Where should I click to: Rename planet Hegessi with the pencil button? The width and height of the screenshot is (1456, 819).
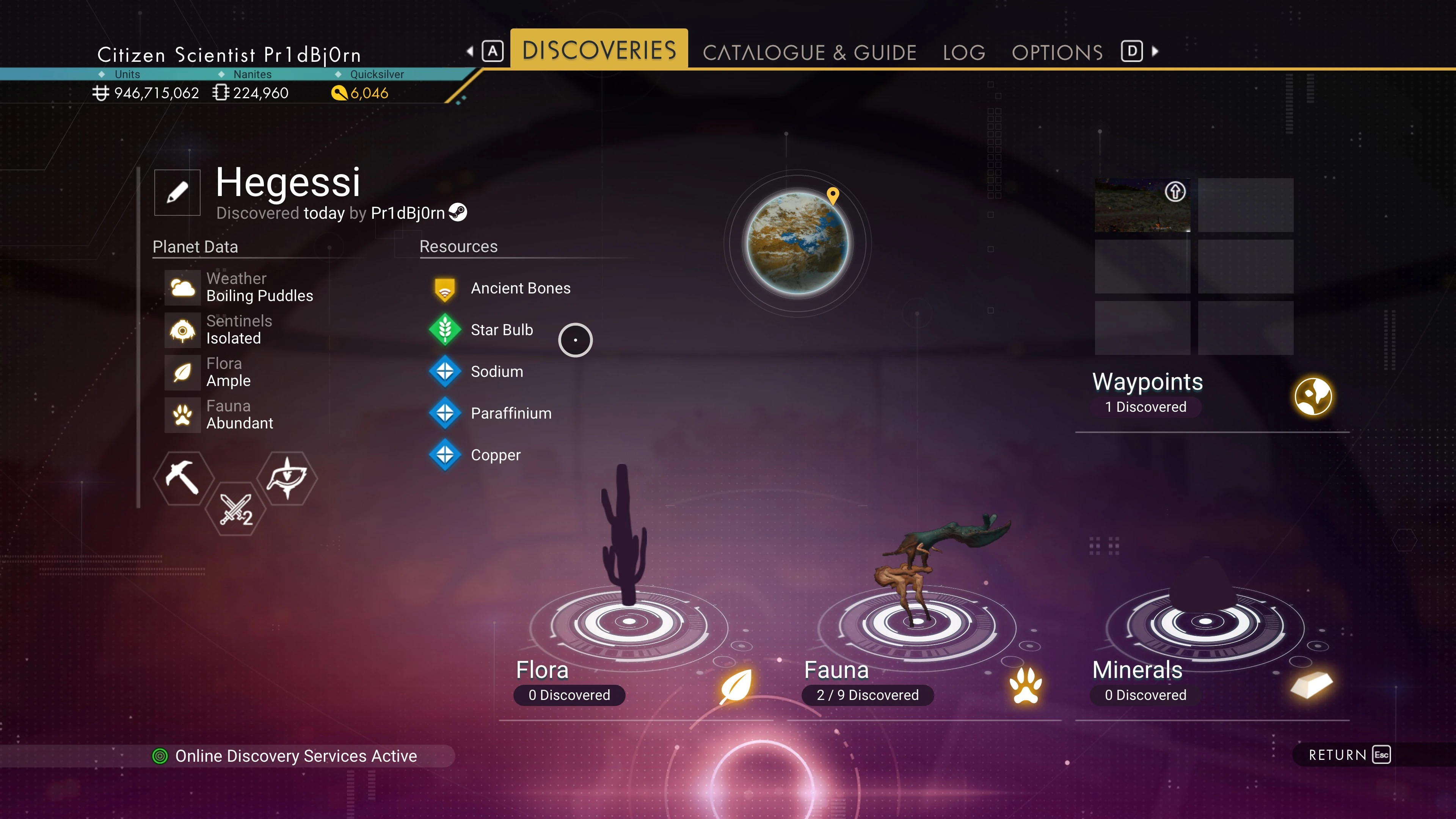click(x=177, y=192)
